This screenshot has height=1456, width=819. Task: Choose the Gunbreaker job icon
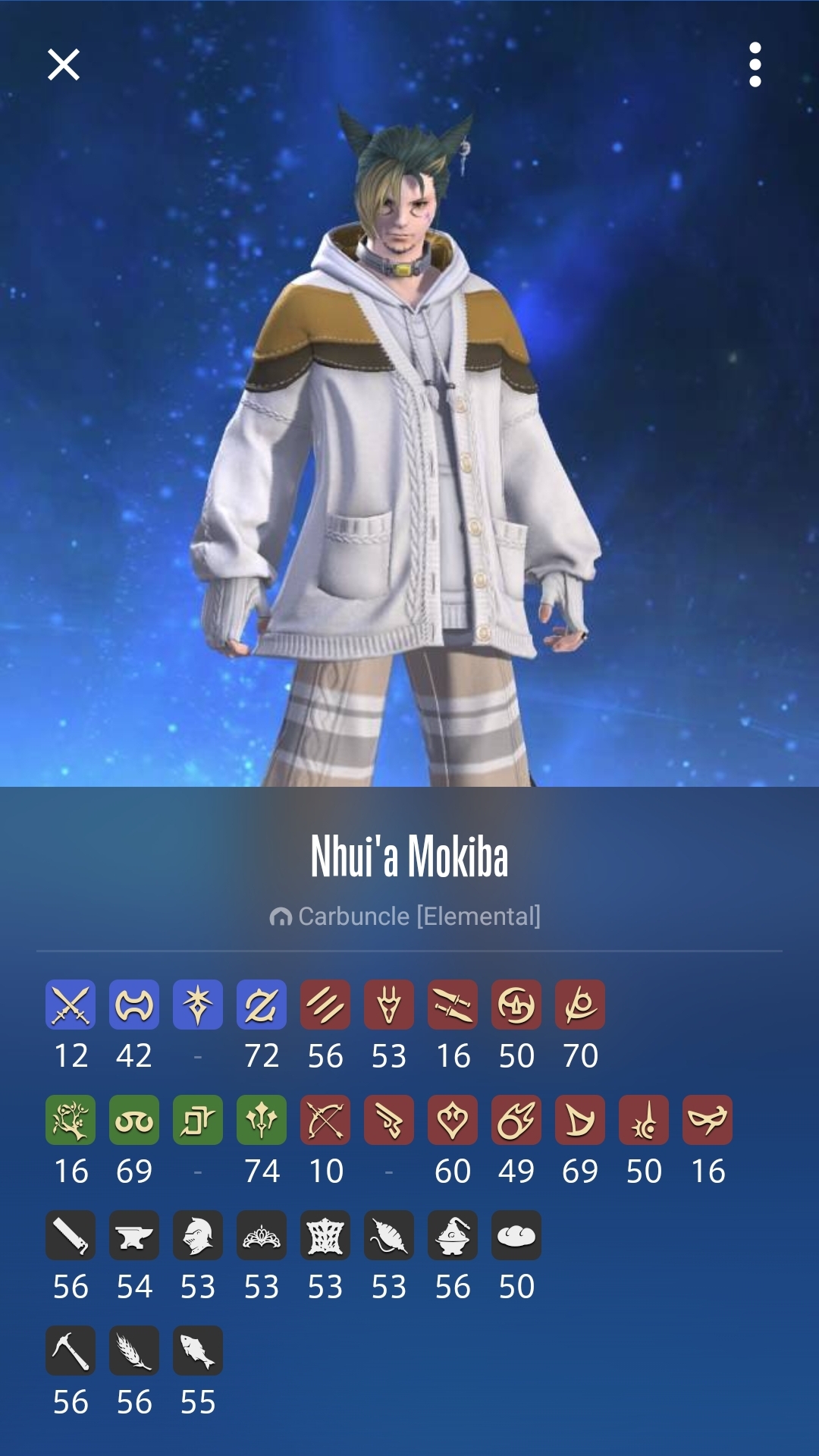click(x=262, y=1005)
